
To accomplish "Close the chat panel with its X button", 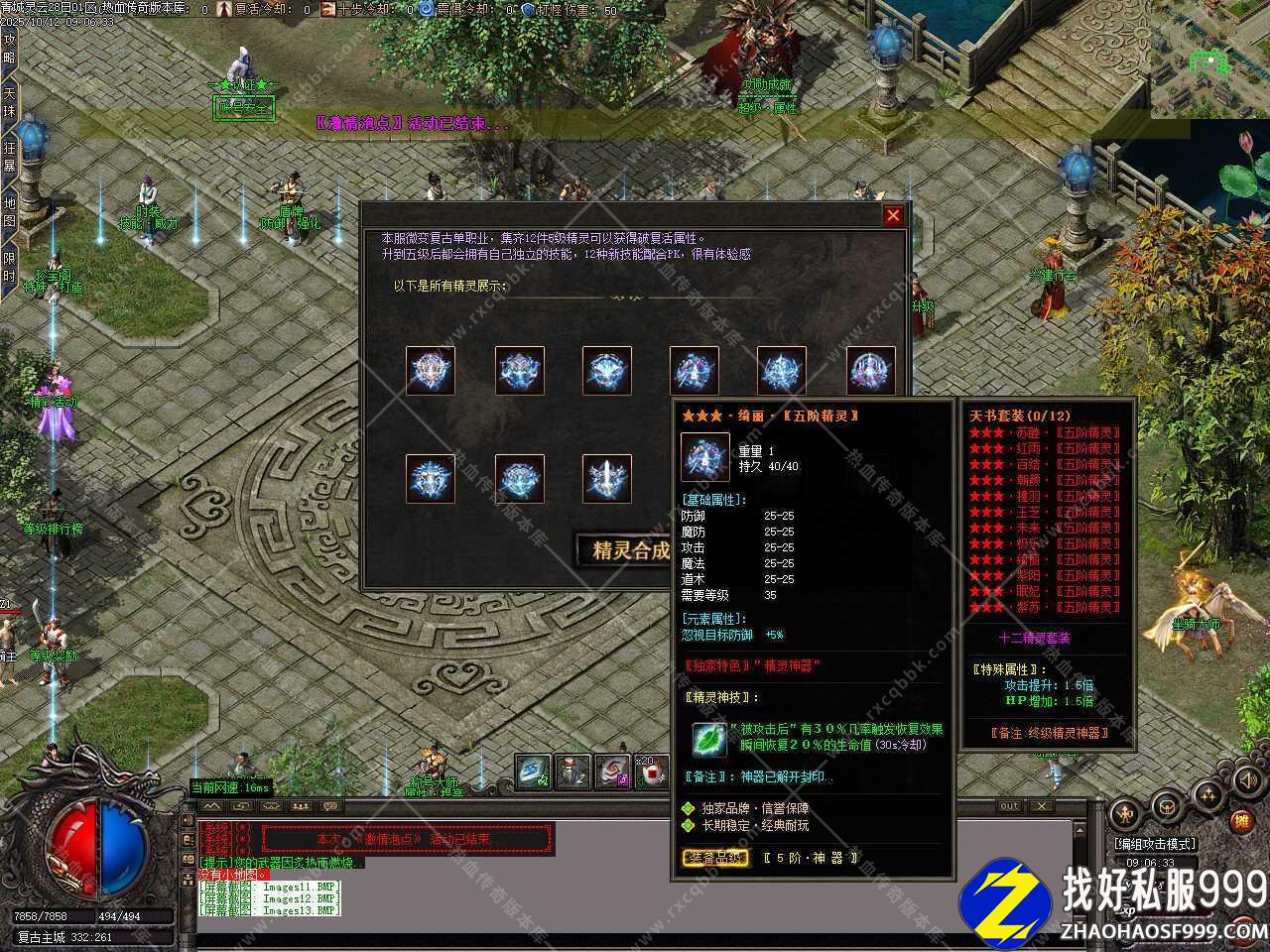I will (1040, 806).
